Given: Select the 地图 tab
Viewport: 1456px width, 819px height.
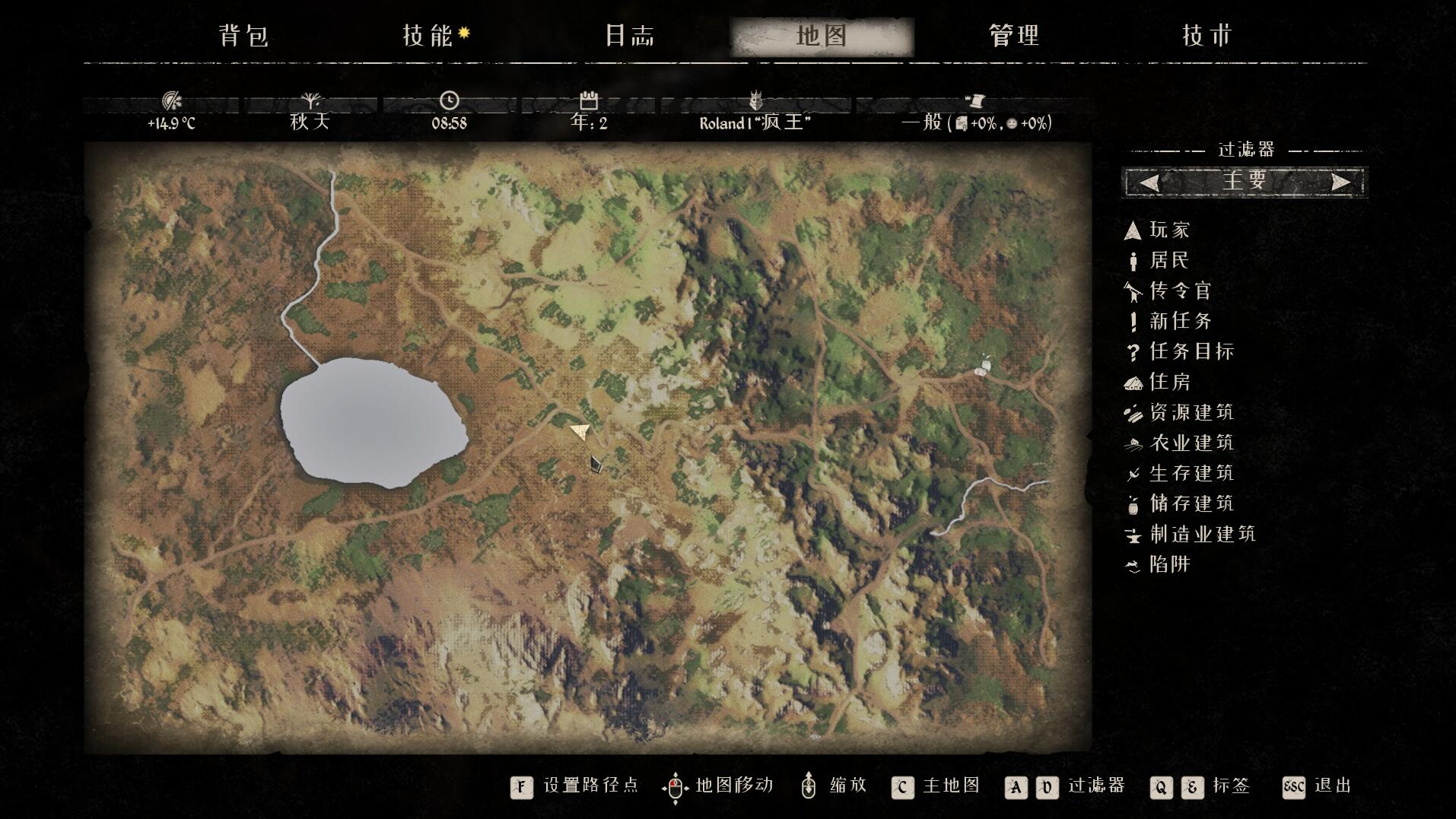Looking at the screenshot, I should (822, 36).
